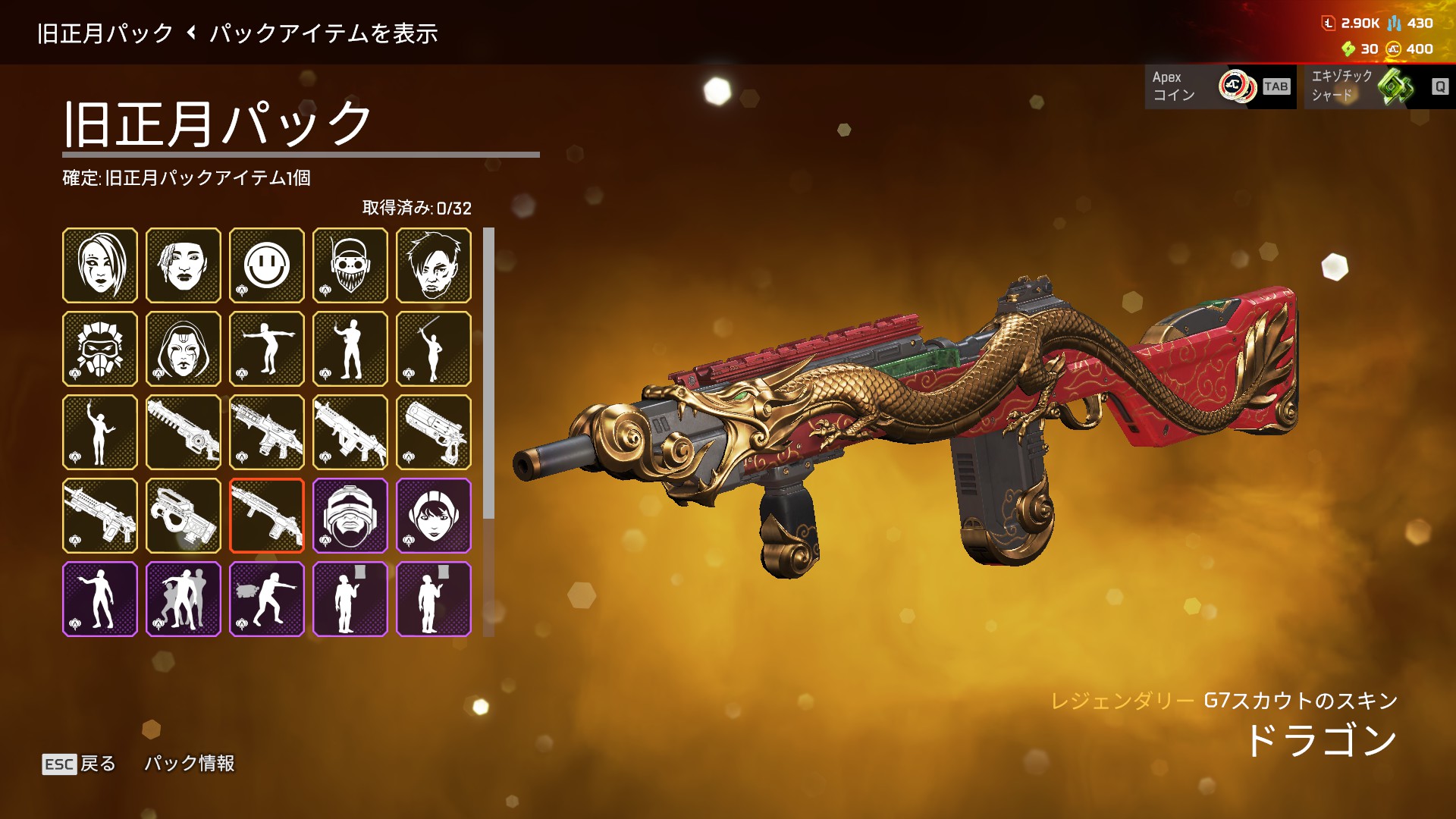Go back with the 戻る button

[x=80, y=764]
